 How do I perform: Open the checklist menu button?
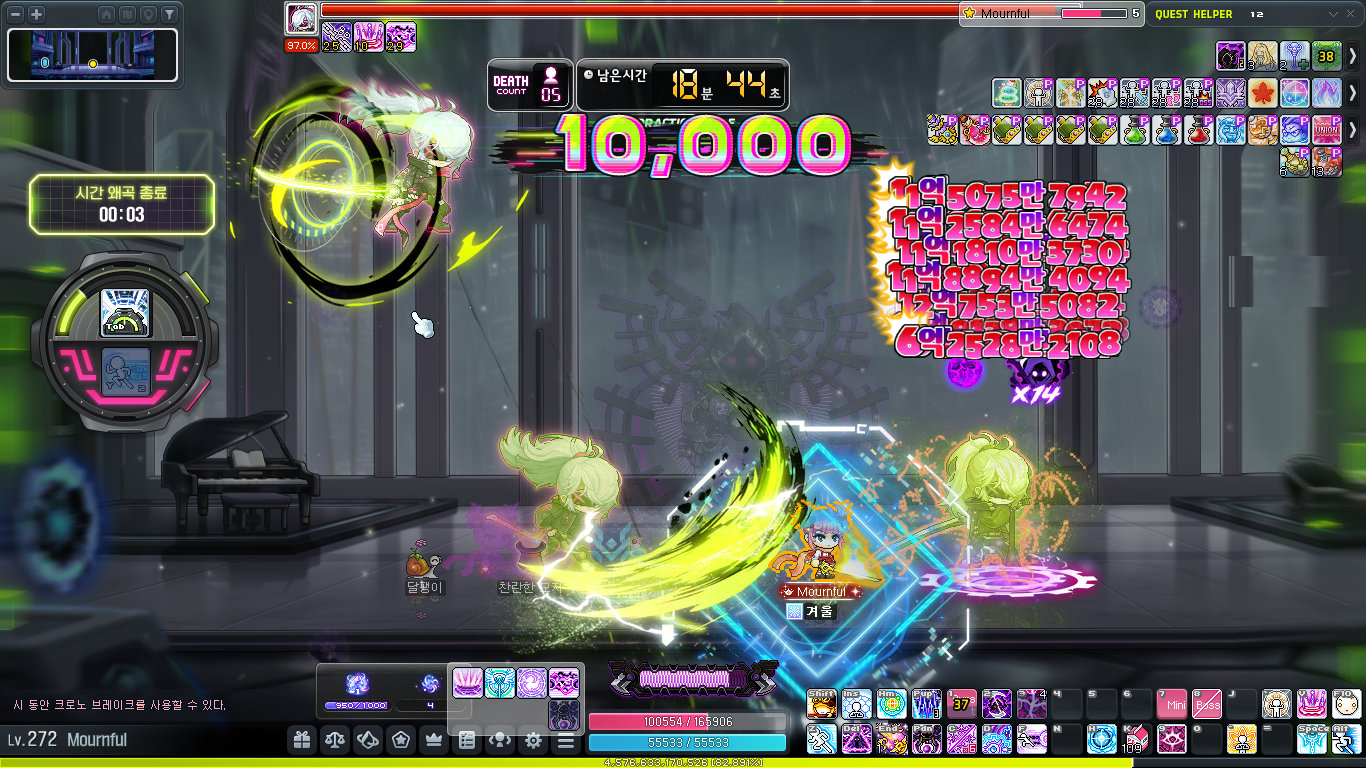click(x=467, y=741)
